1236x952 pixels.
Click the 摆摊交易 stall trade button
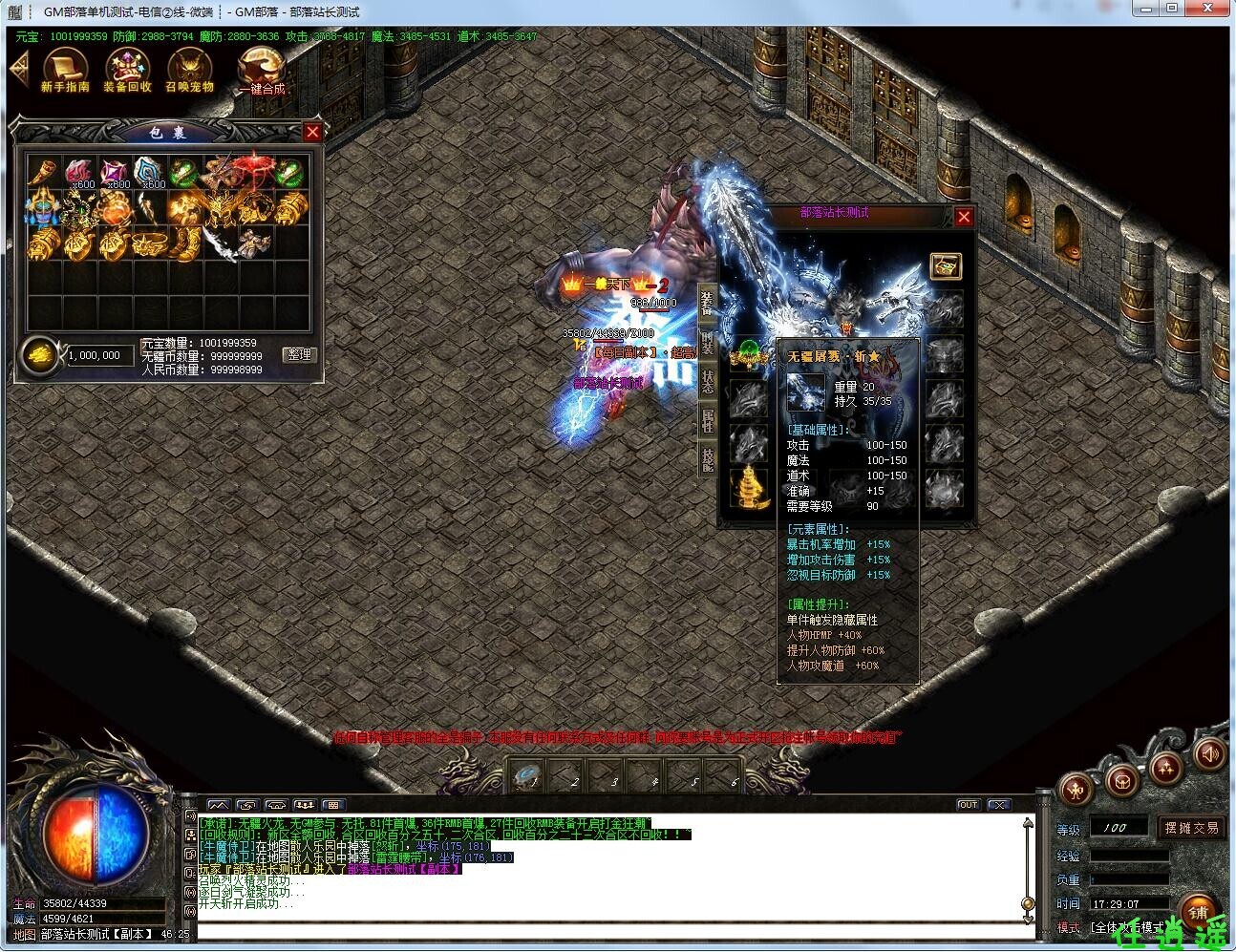[1192, 828]
